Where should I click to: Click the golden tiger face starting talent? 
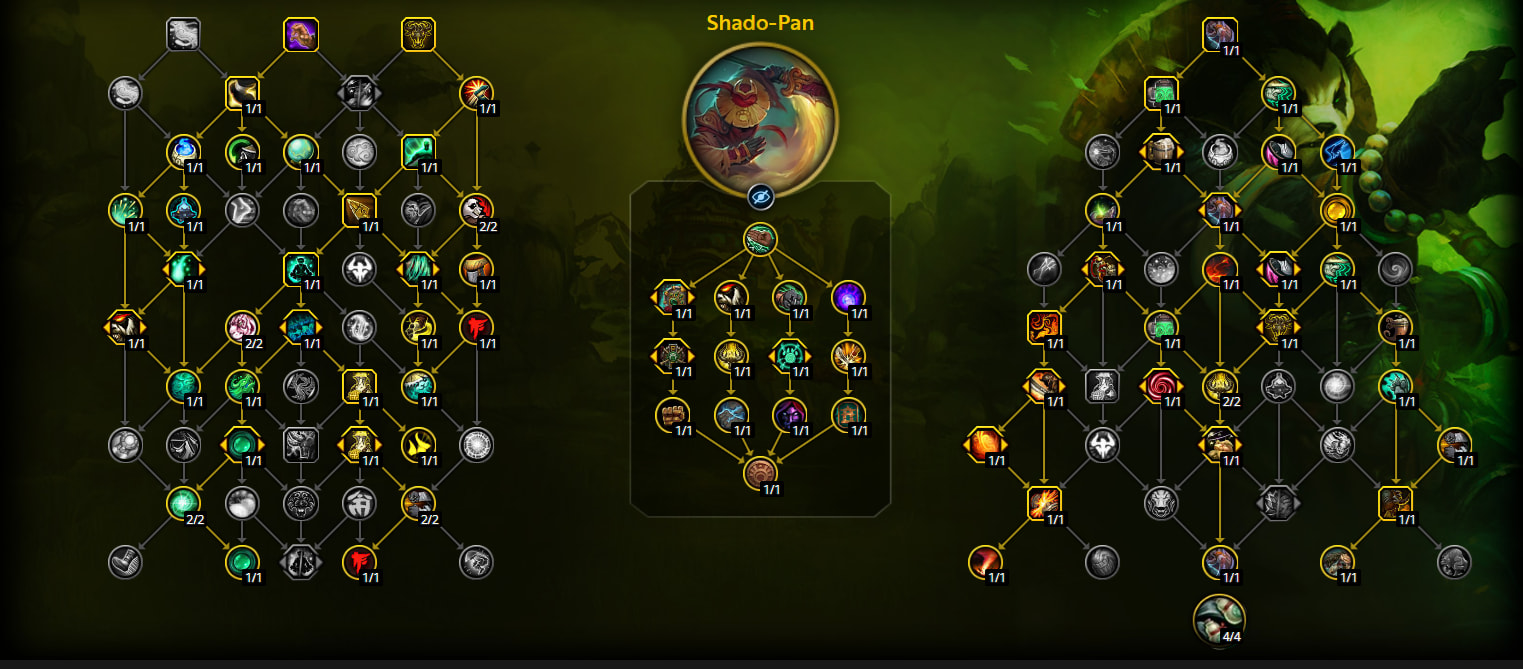(418, 35)
